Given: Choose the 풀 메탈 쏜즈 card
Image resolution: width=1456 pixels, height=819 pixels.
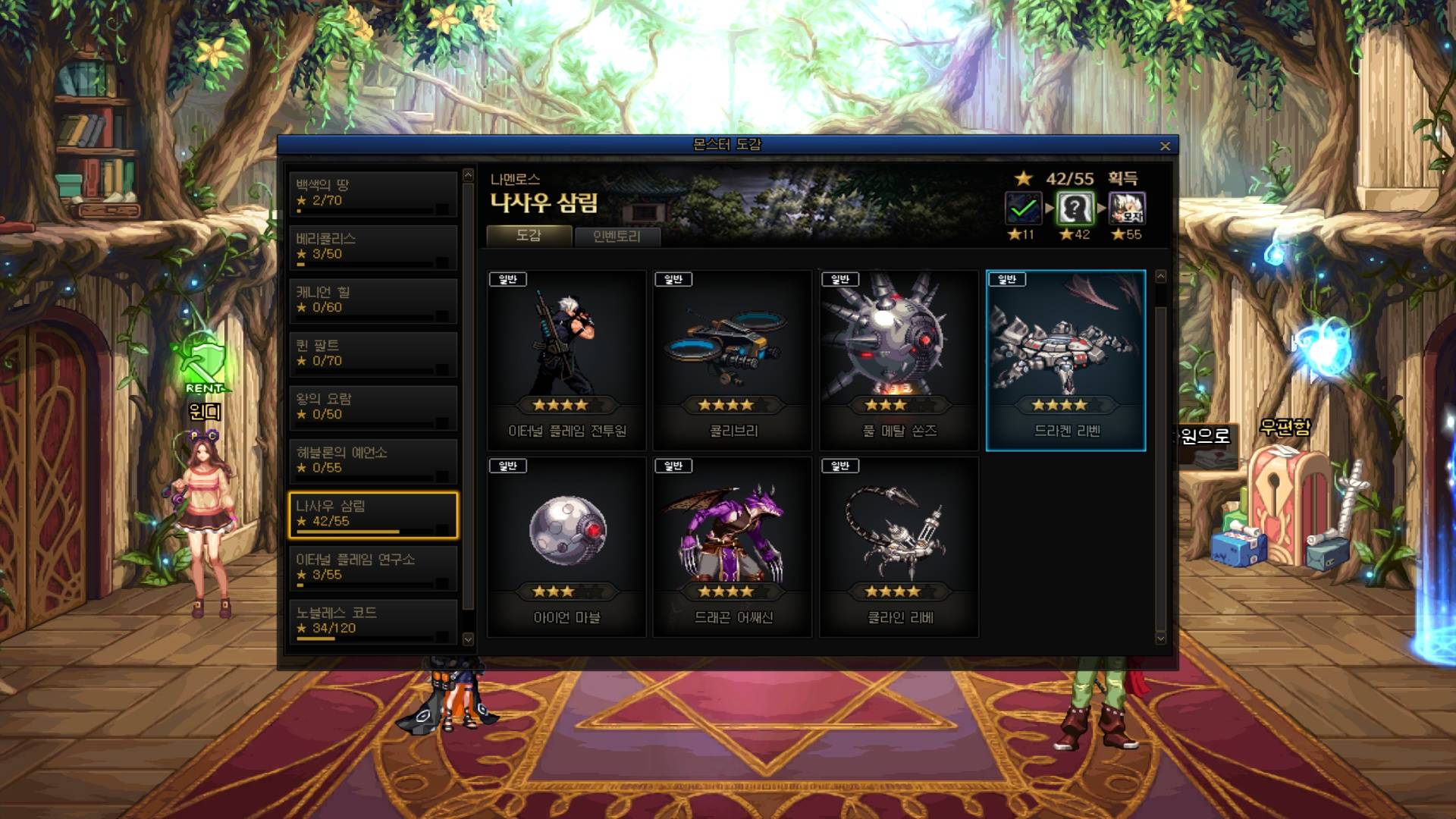Looking at the screenshot, I should pyautogui.click(x=899, y=360).
